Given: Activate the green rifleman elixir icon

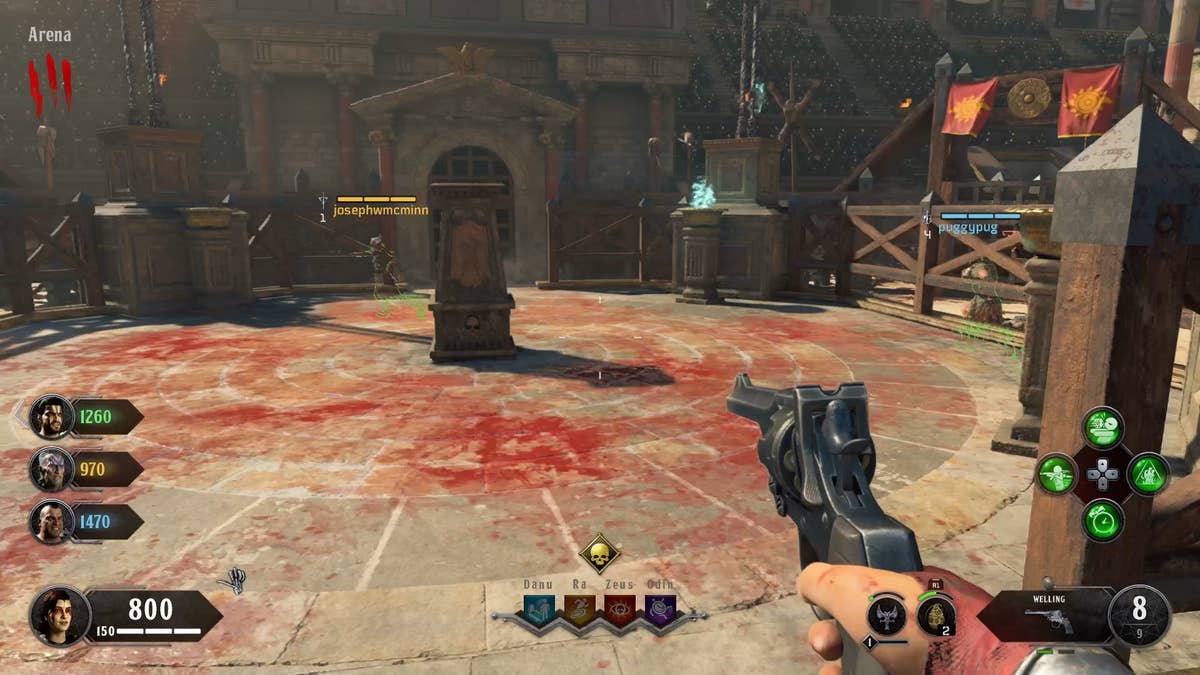Looking at the screenshot, I should (1057, 474).
